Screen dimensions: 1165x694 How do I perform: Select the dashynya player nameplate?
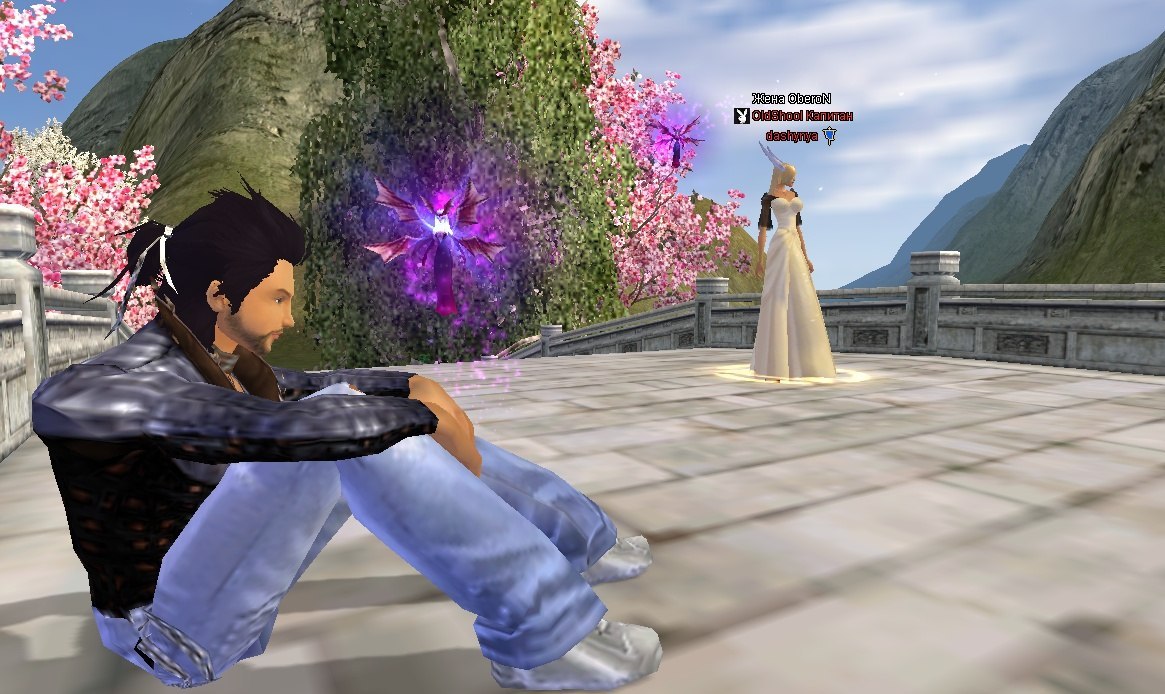(x=792, y=134)
